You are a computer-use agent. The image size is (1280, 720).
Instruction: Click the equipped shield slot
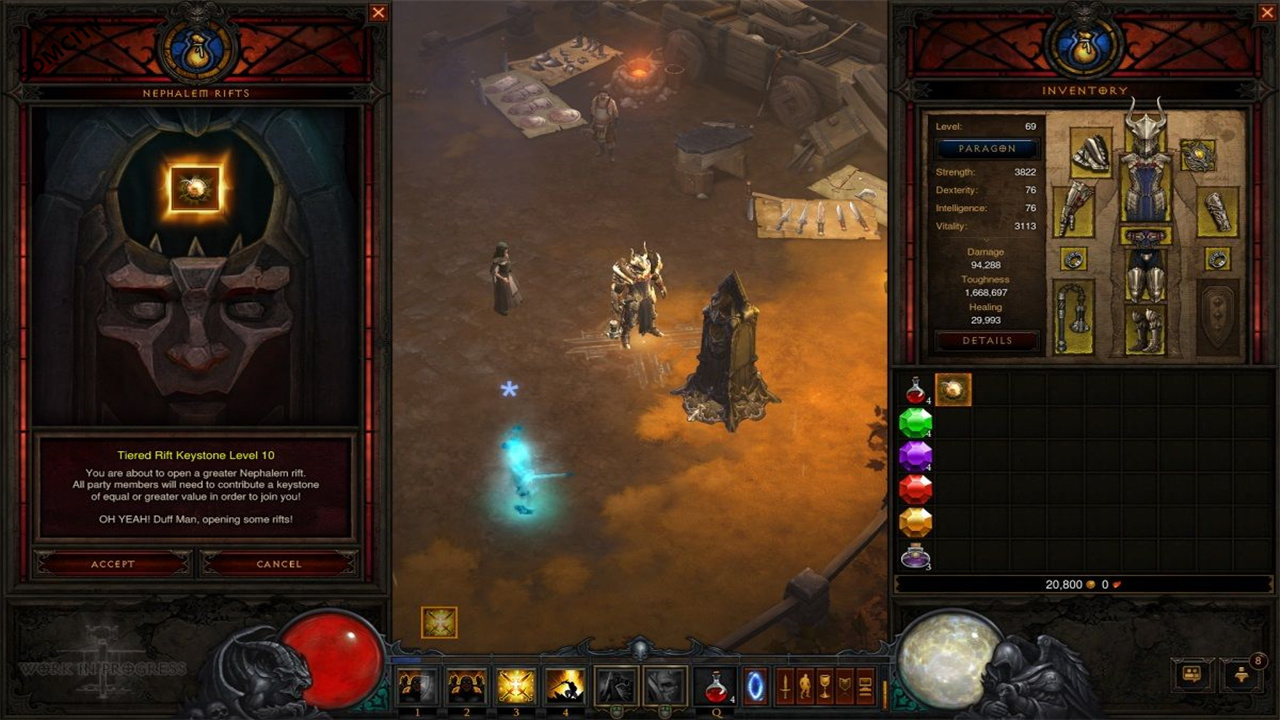(1218, 315)
